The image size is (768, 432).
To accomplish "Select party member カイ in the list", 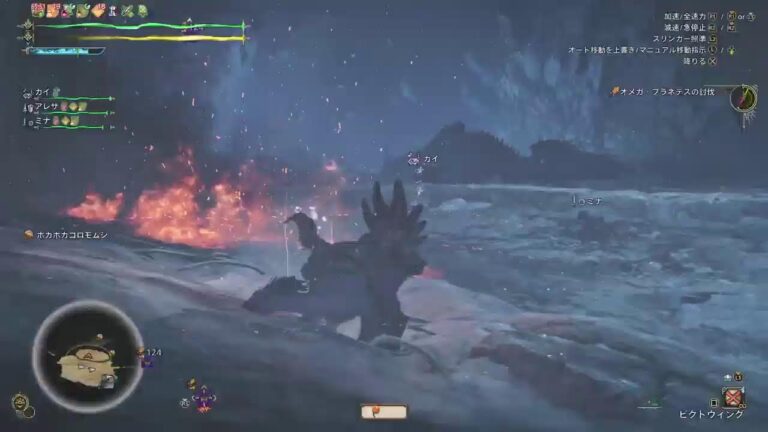I will click(x=42, y=92).
